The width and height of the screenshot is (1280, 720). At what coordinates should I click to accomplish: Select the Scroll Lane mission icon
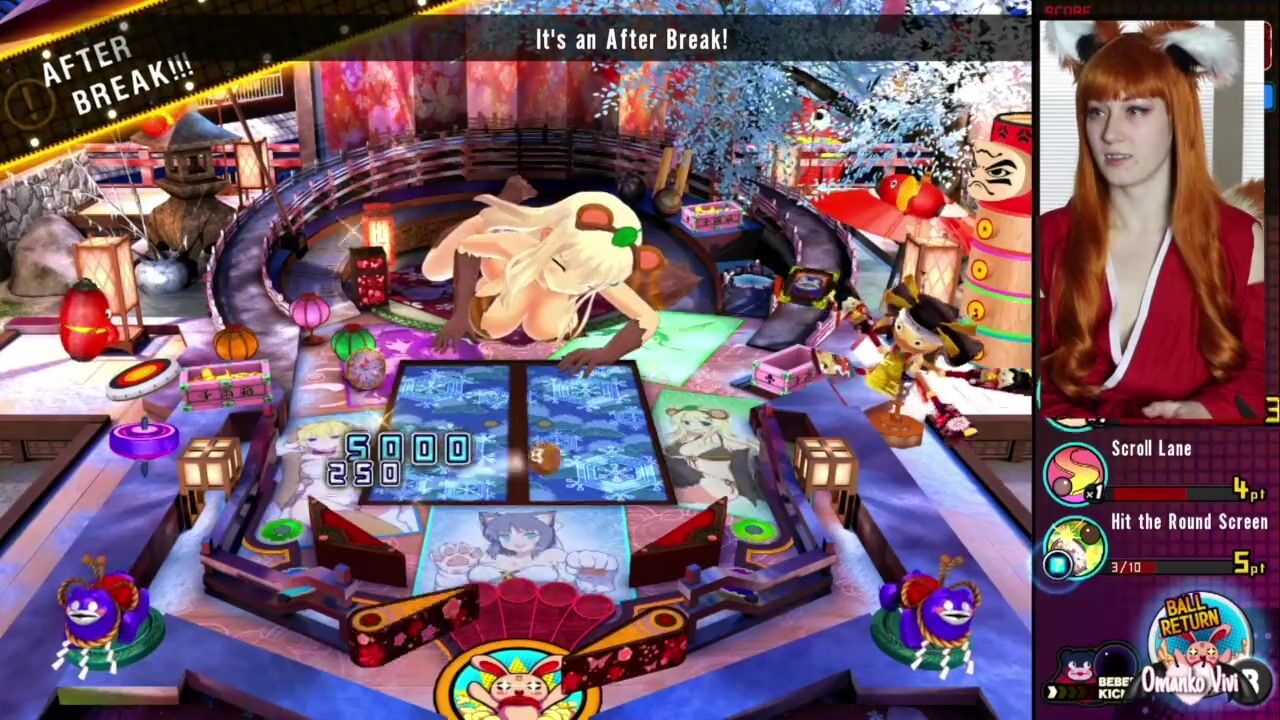click(1075, 473)
